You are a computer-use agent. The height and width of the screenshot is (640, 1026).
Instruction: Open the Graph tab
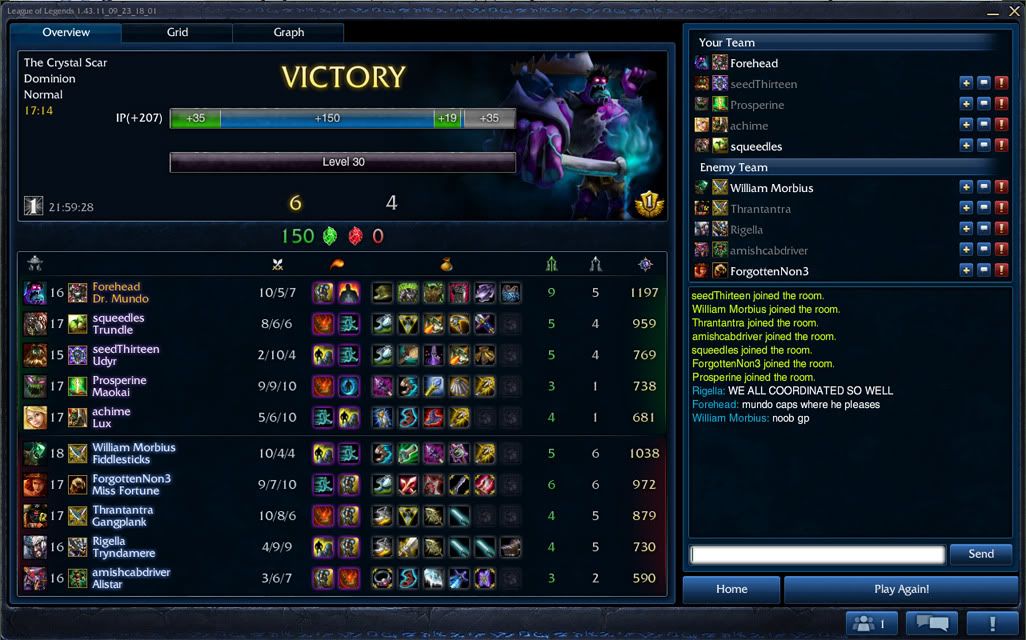coord(288,32)
